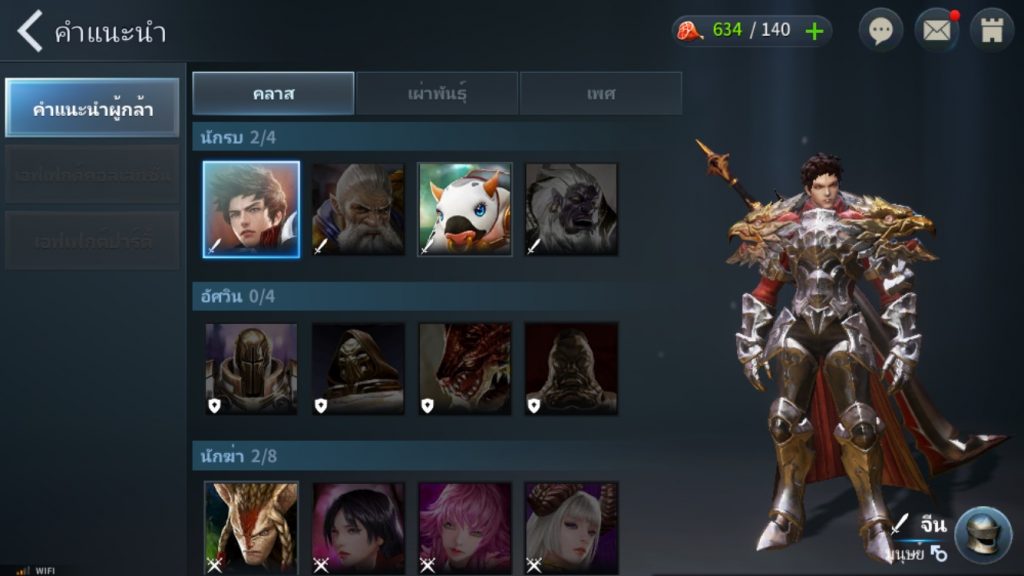Choose the pink-haired assassin portrait
Viewport: 1024px width, 576px height.
465,526
